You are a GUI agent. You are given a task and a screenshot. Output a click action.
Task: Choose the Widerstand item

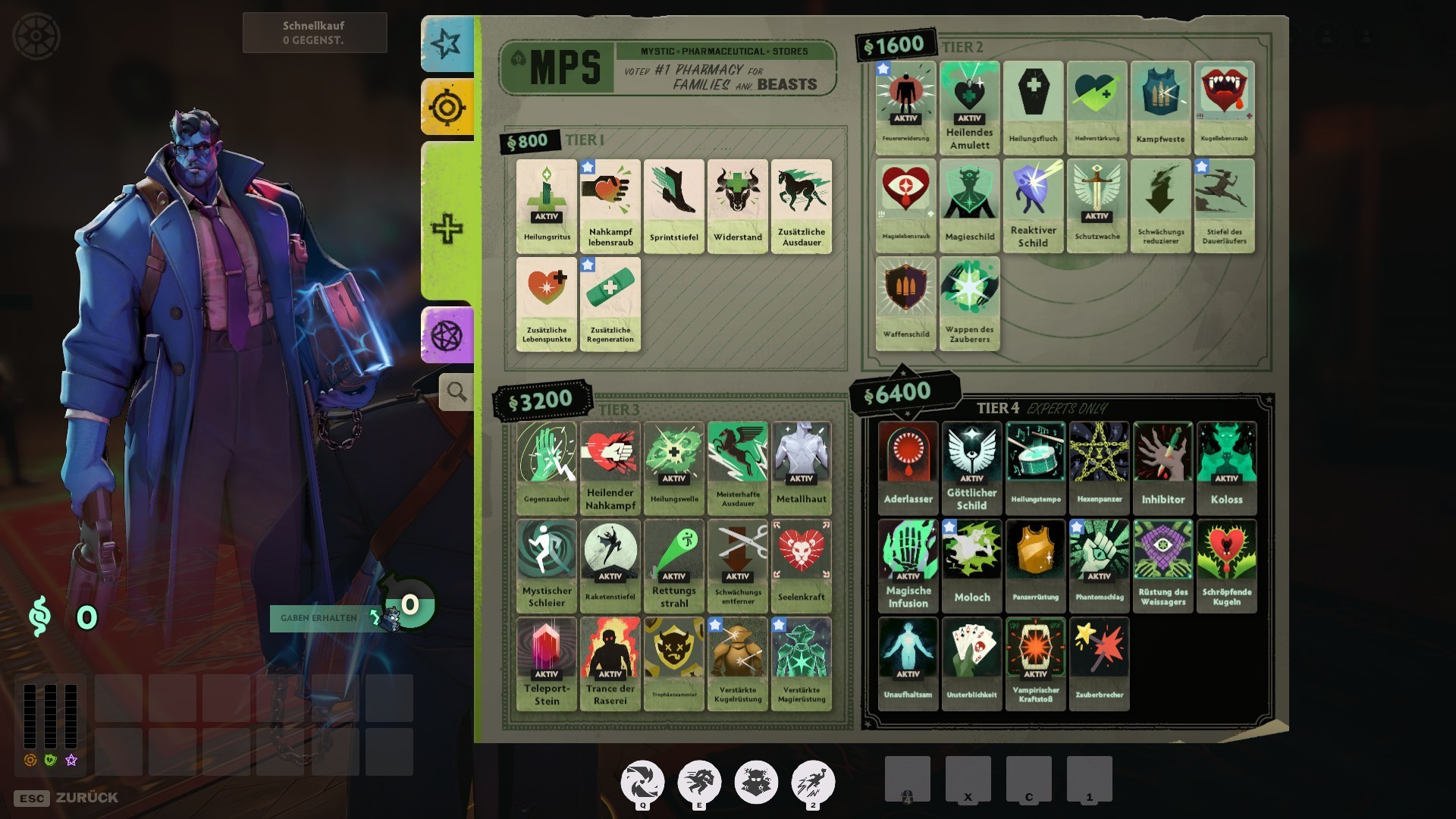[738, 206]
